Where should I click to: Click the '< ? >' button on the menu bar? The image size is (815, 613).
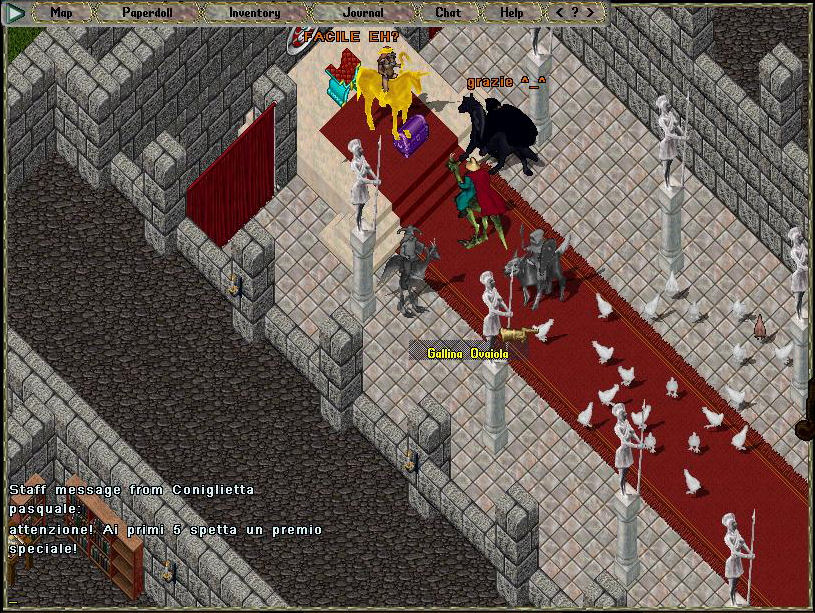click(x=575, y=13)
